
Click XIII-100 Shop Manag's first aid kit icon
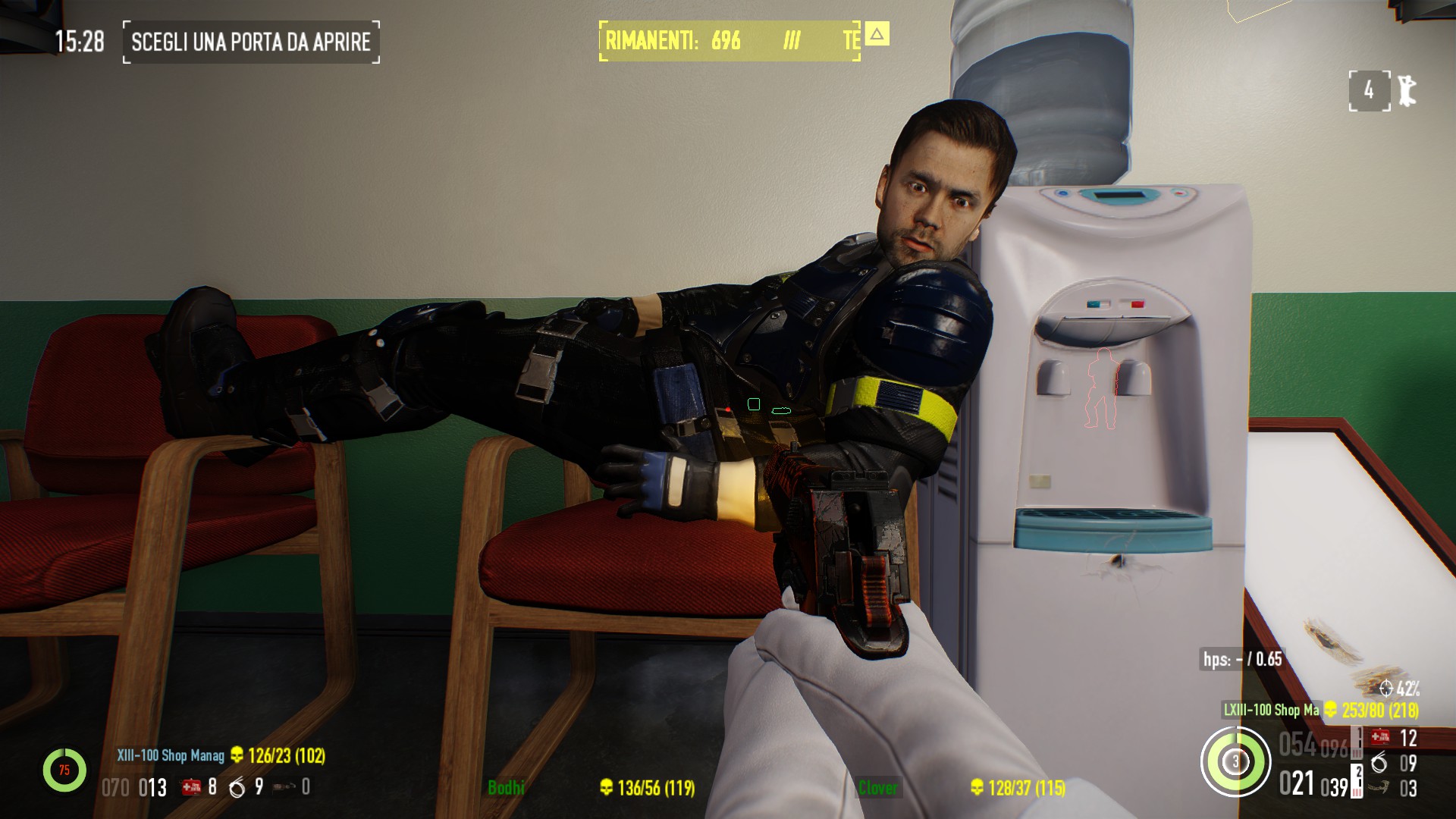[x=191, y=787]
